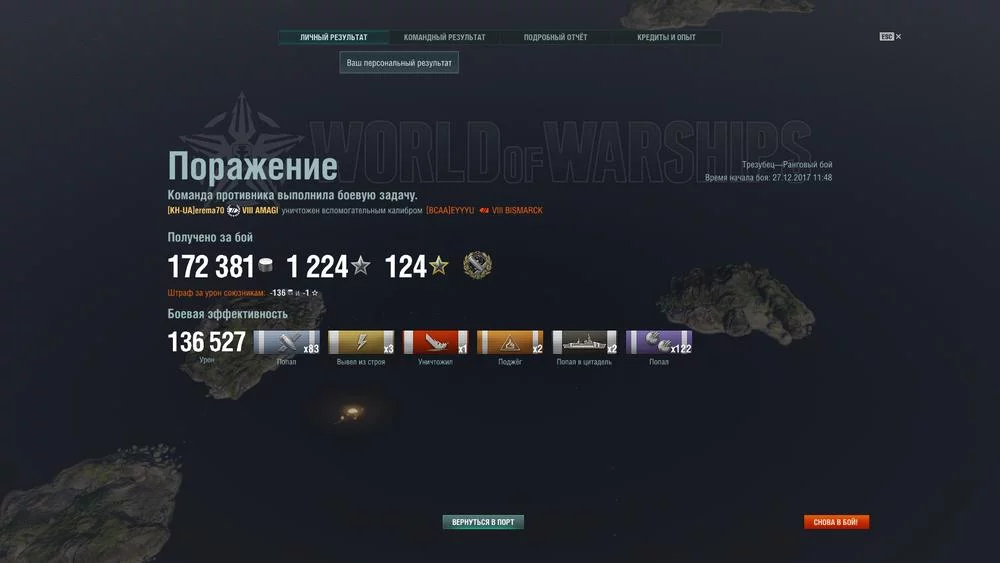Close the battle results screen
The height and width of the screenshot is (563, 1000).
[891, 37]
